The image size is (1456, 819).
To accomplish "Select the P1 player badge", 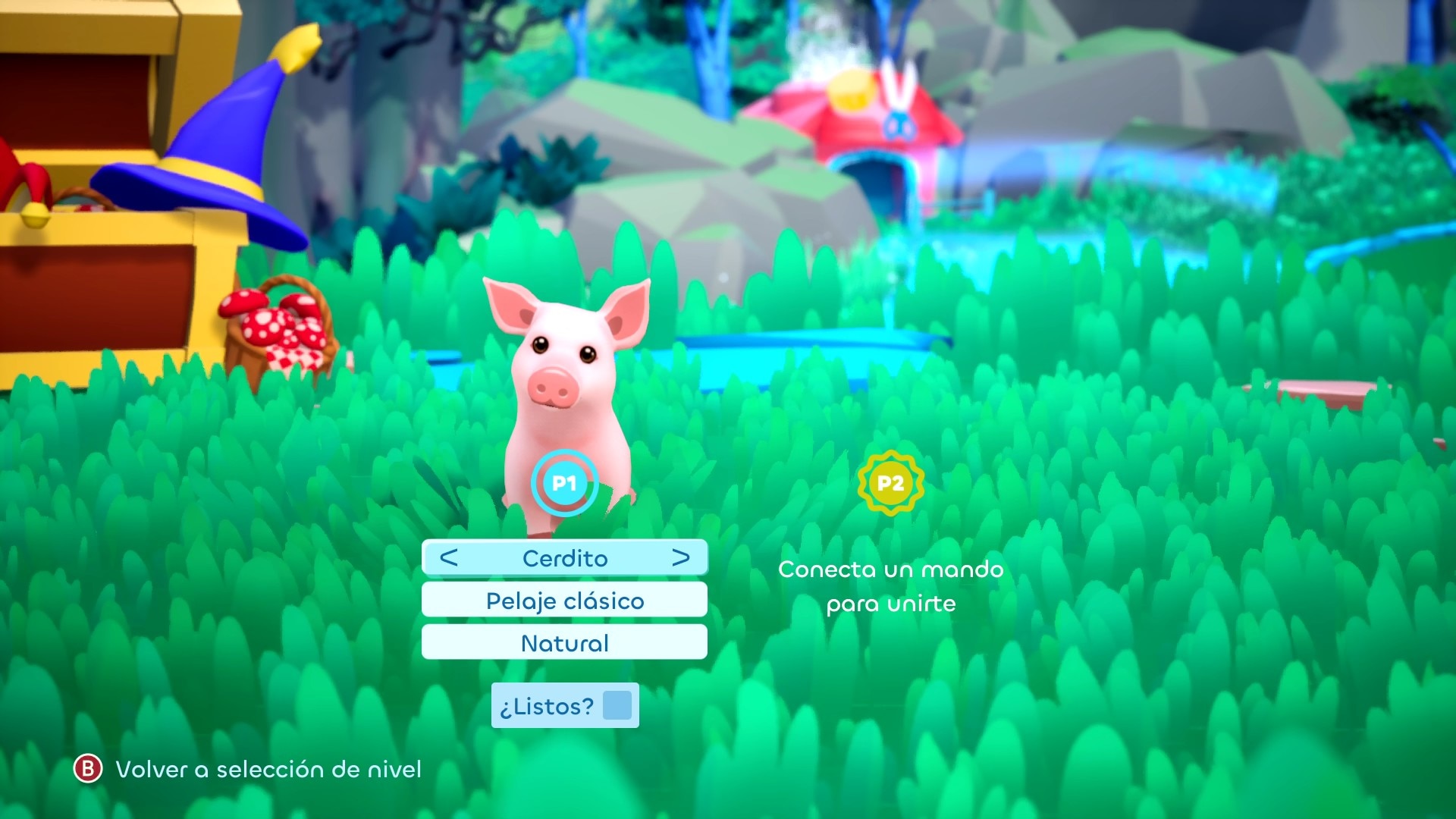I will 564,483.
